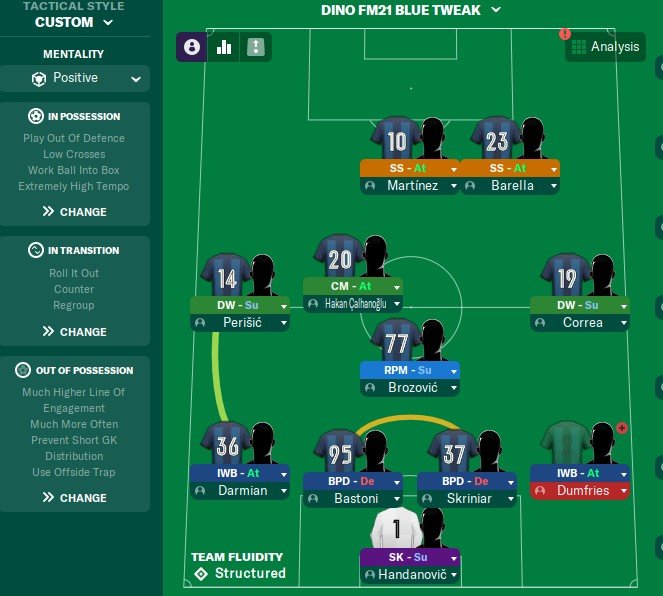This screenshot has width=663, height=596.
Task: Open Hakan Çalhanoğlu's CM role dropdown
Action: point(395,286)
